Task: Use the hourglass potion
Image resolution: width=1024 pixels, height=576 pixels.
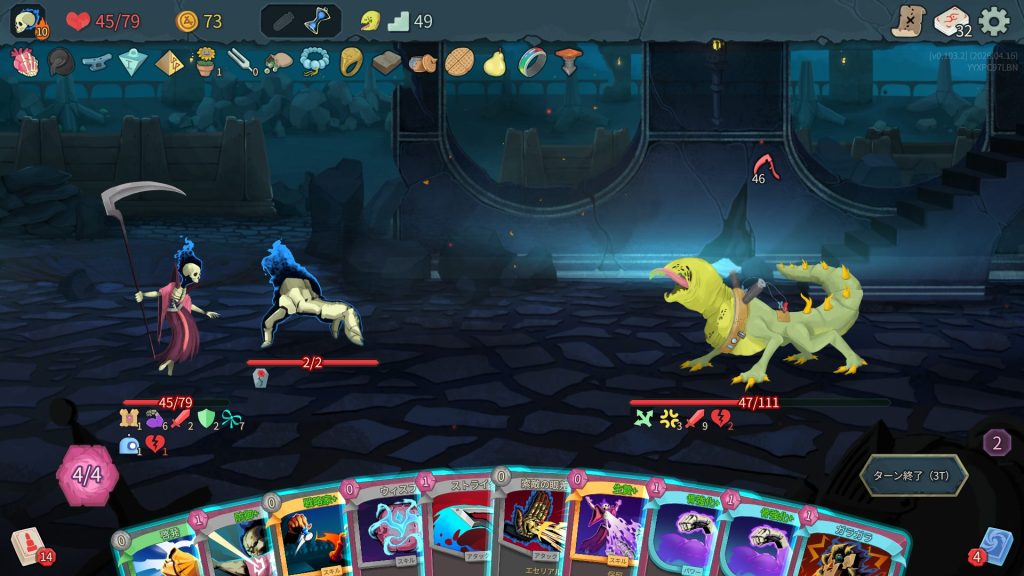Action: point(319,21)
